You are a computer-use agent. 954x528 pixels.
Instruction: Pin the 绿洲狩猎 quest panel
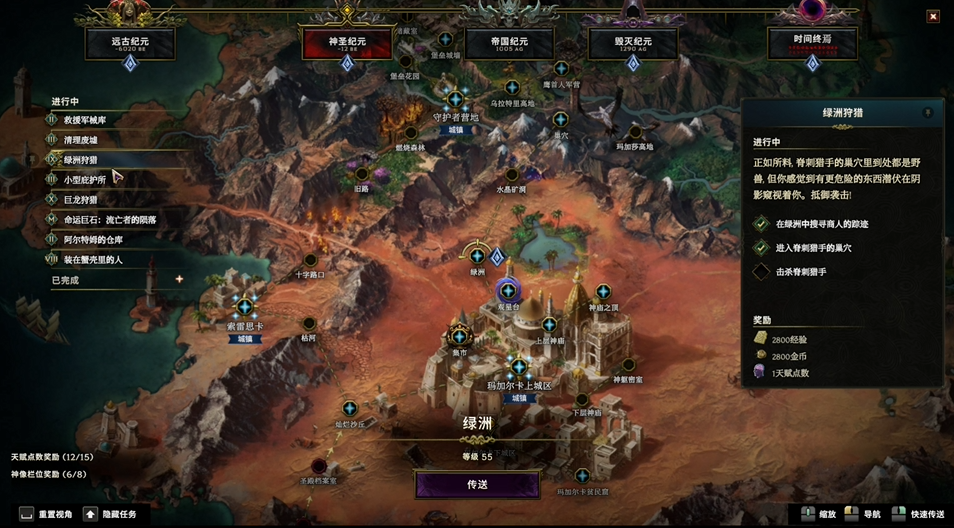[927, 113]
